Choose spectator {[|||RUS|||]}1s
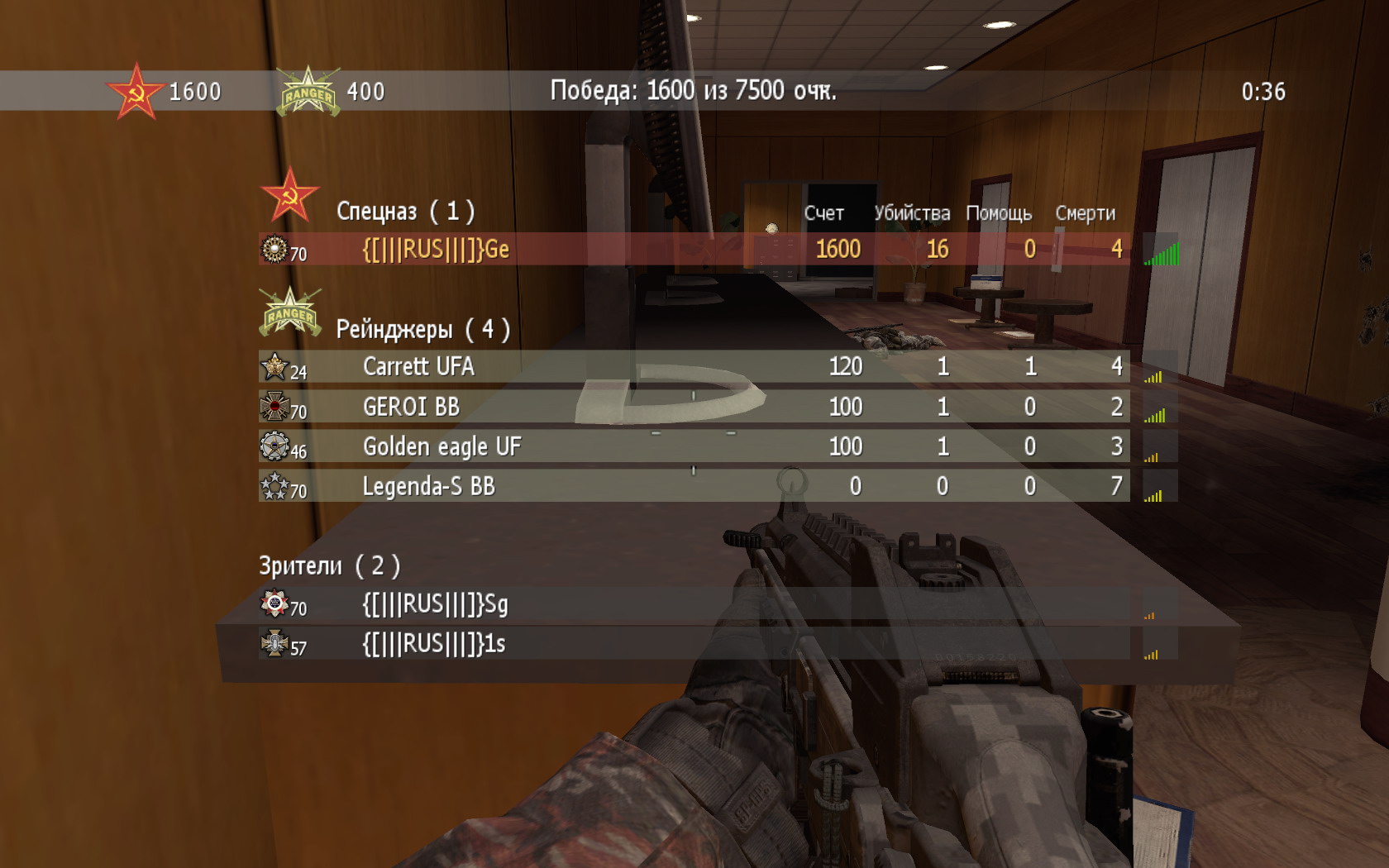Viewport: 1389px width, 868px height. pos(433,645)
